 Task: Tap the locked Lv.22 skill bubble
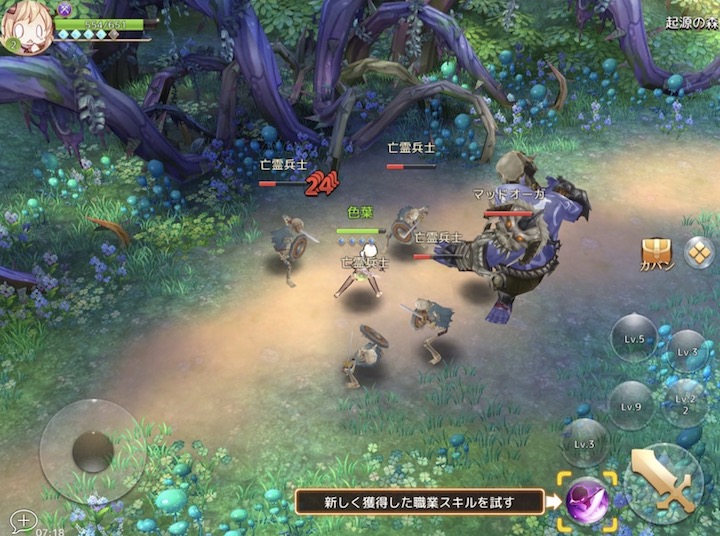click(686, 402)
